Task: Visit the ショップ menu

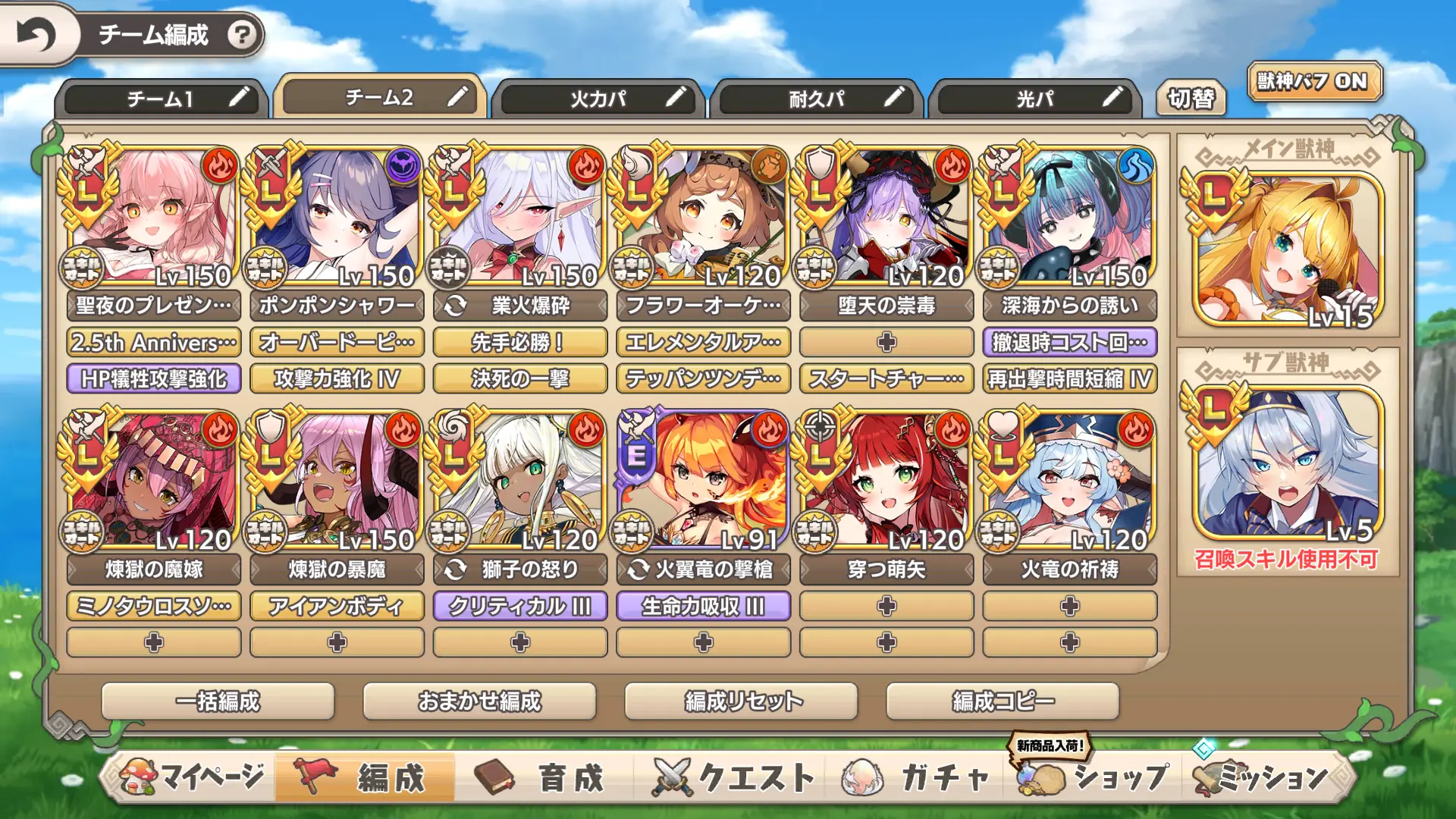Action: point(1097,777)
